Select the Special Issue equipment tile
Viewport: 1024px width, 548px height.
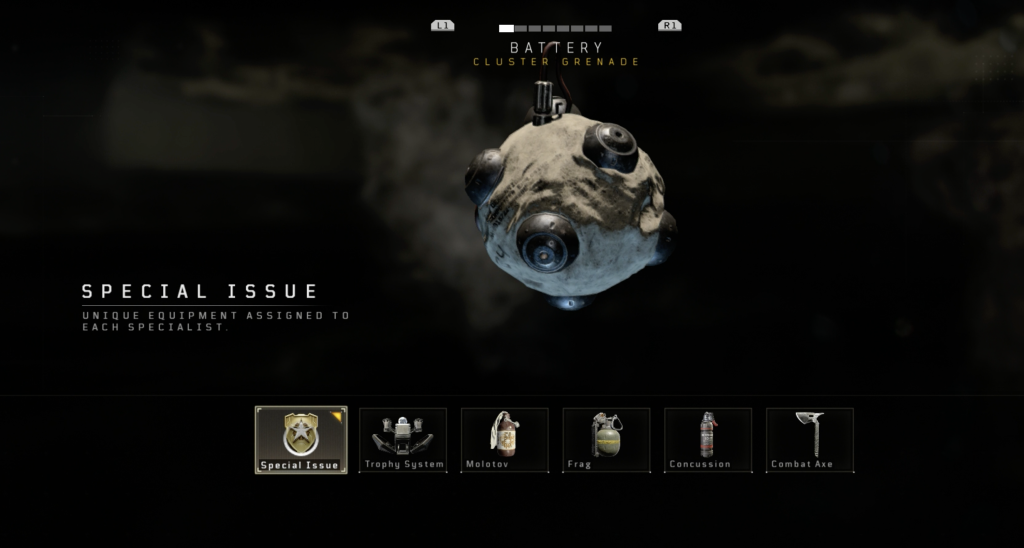pos(301,439)
